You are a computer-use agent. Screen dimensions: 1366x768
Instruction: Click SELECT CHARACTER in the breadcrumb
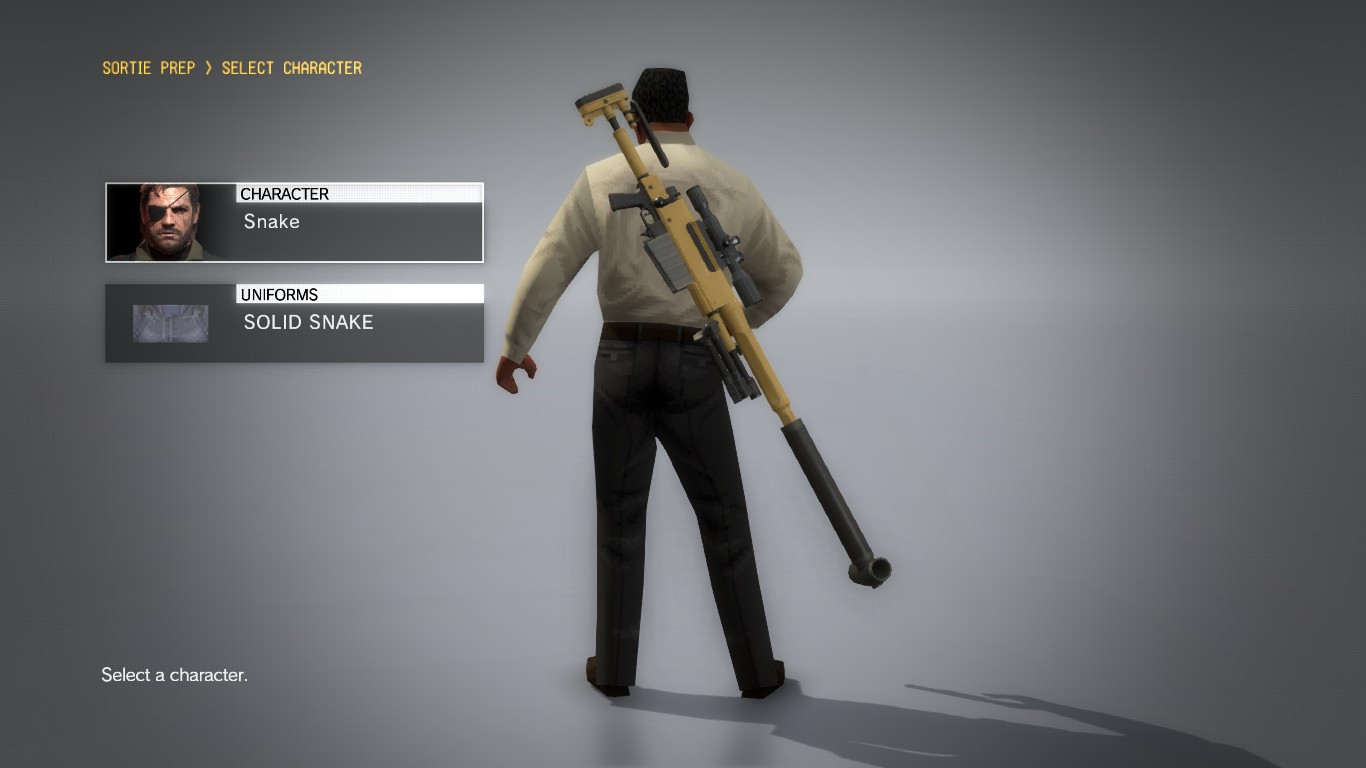click(291, 67)
